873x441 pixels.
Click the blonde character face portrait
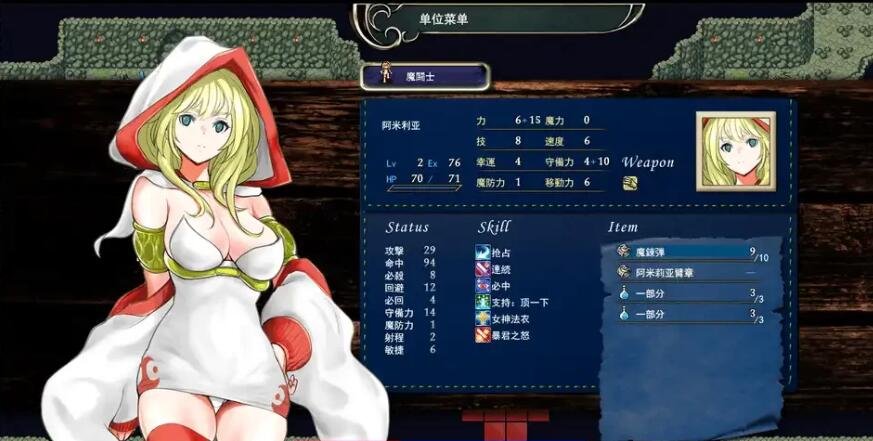(736, 151)
